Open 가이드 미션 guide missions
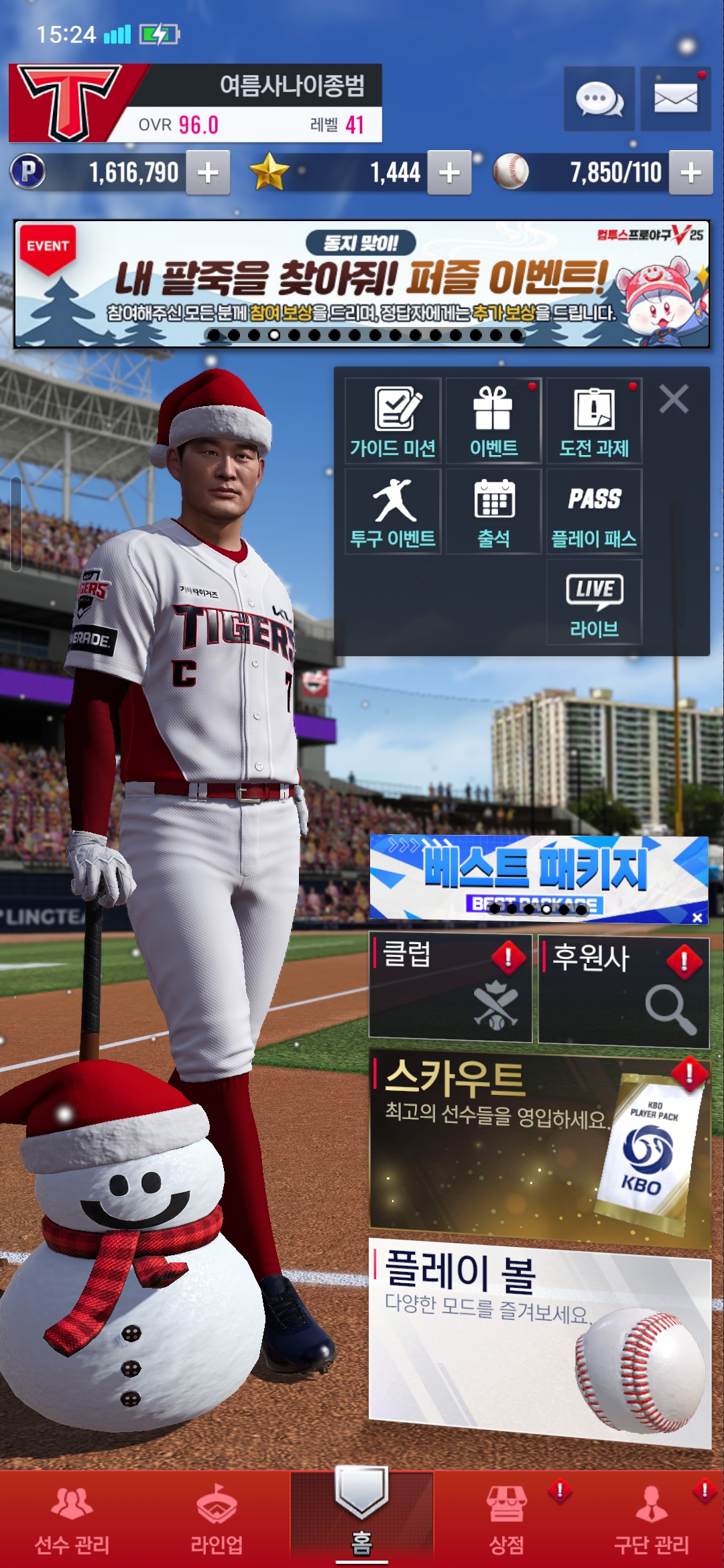 [393, 421]
